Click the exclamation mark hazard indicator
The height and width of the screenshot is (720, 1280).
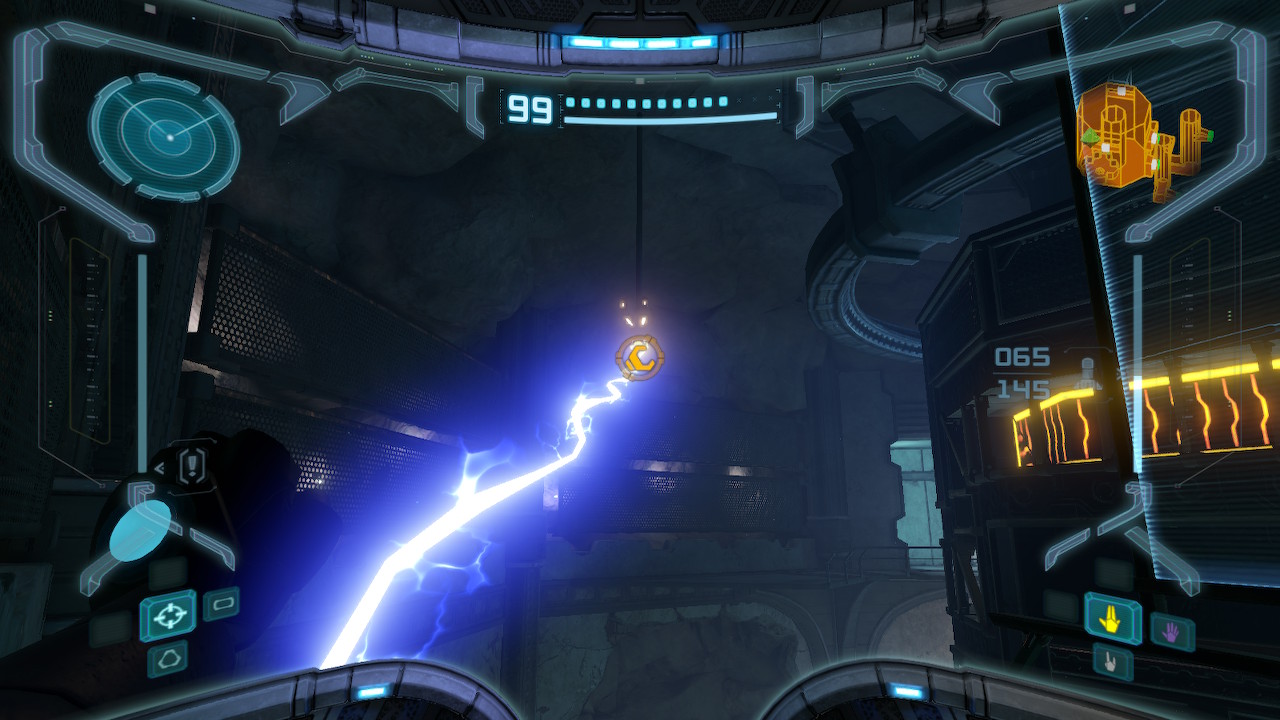(x=192, y=465)
